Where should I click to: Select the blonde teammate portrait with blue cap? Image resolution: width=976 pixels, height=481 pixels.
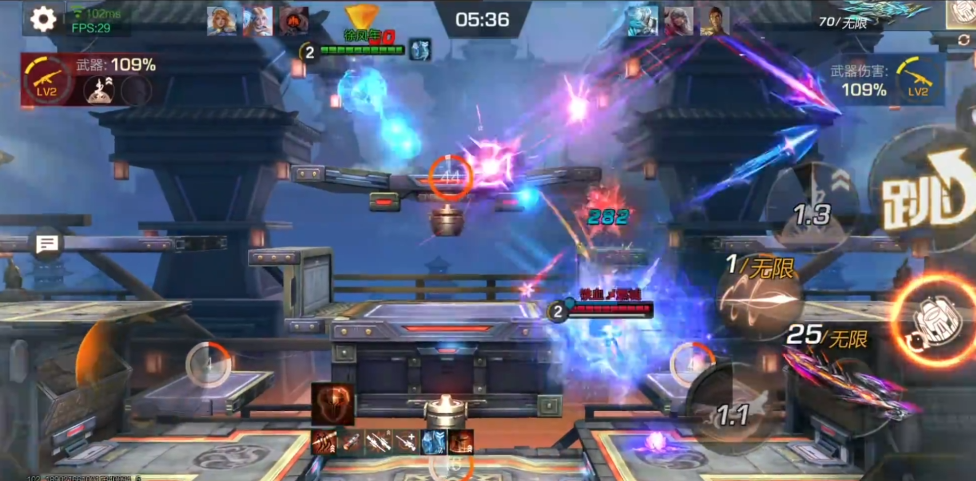click(x=221, y=21)
